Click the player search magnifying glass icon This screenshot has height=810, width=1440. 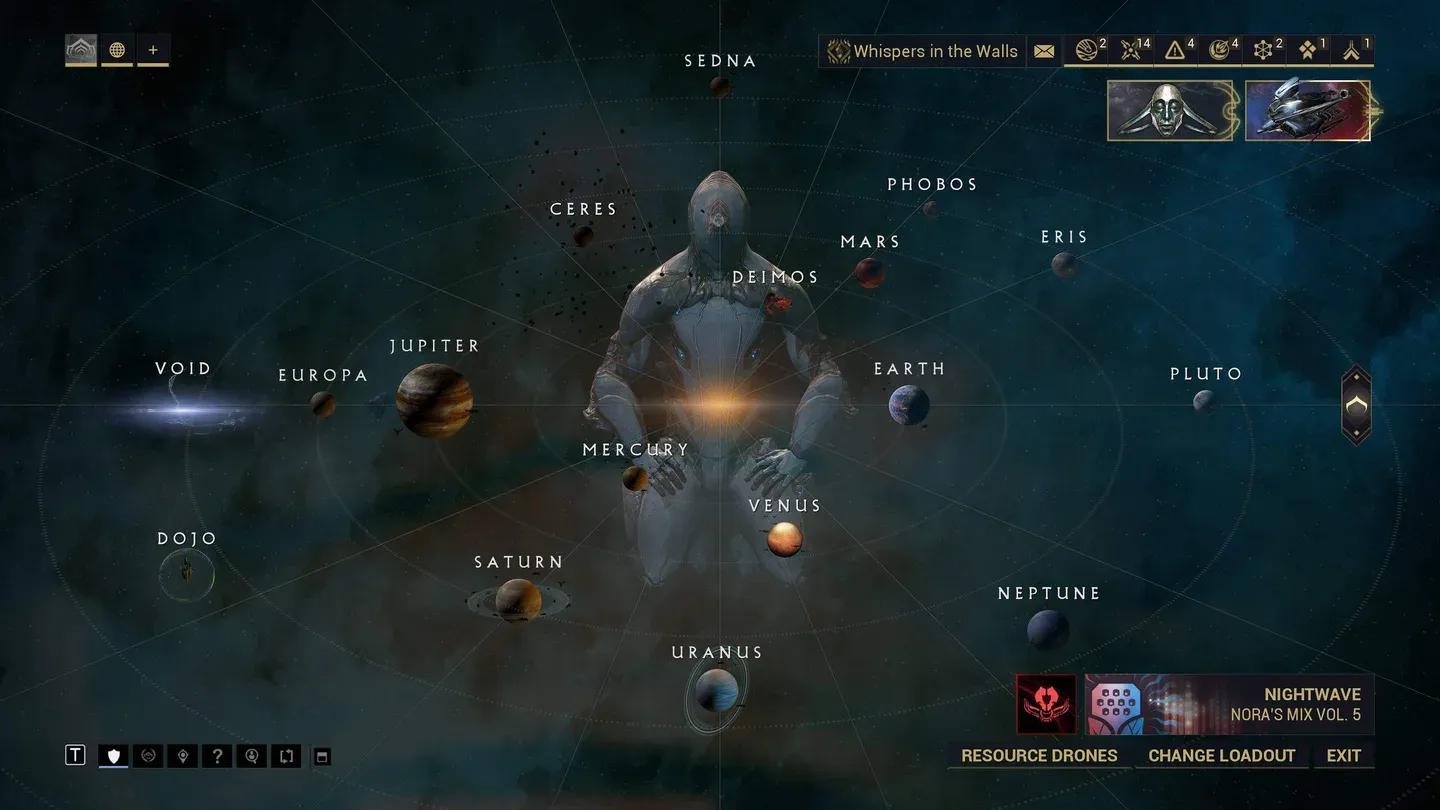[x=251, y=756]
